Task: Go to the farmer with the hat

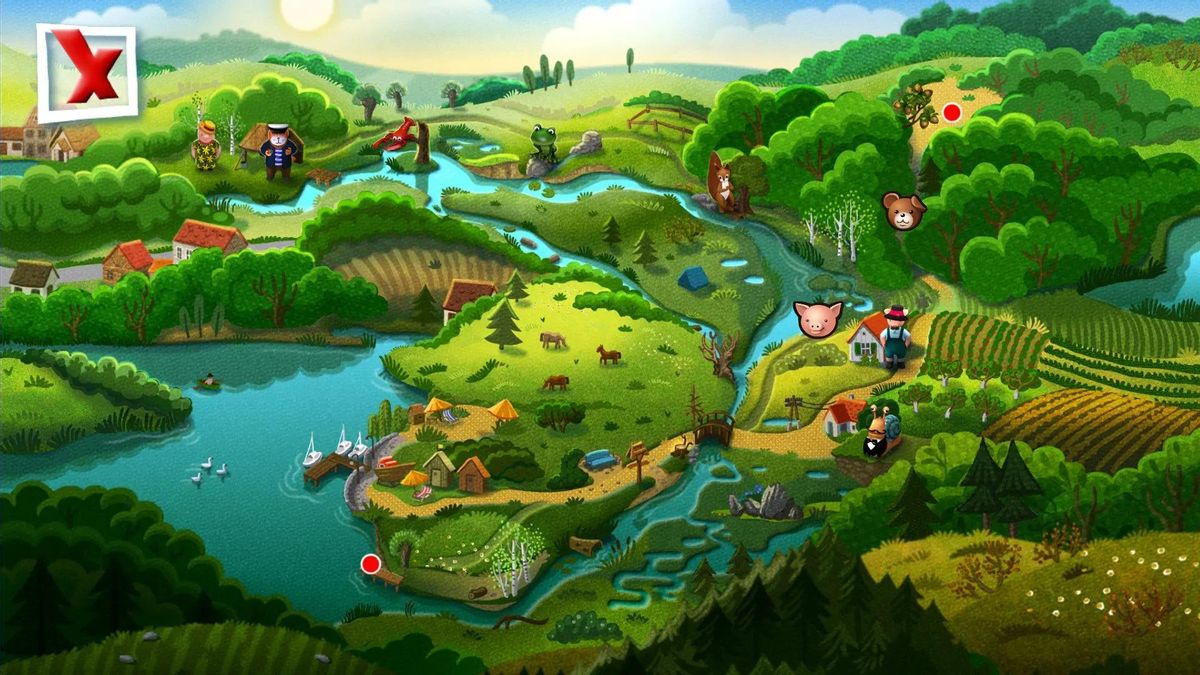Action: 894,335
